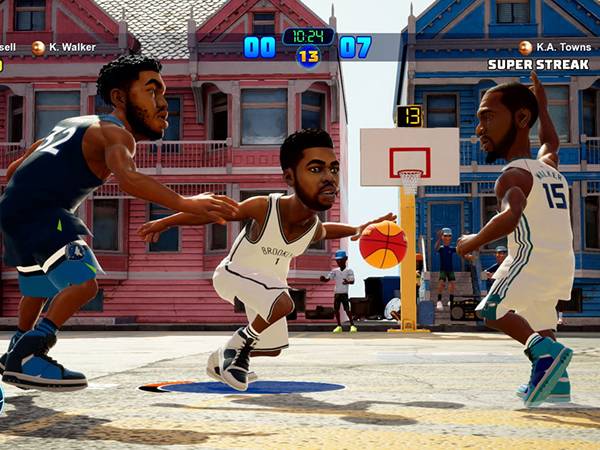The height and width of the screenshot is (450, 600).
Task: Select the K.A. Towns player tag
Action: [558, 47]
